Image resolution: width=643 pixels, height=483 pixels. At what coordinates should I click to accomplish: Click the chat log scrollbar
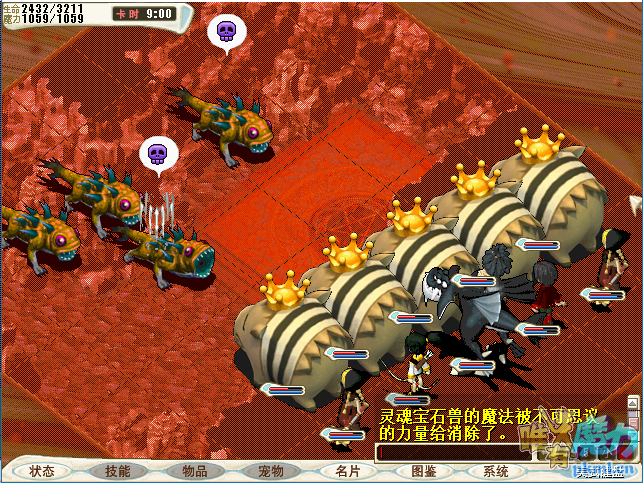point(632,417)
